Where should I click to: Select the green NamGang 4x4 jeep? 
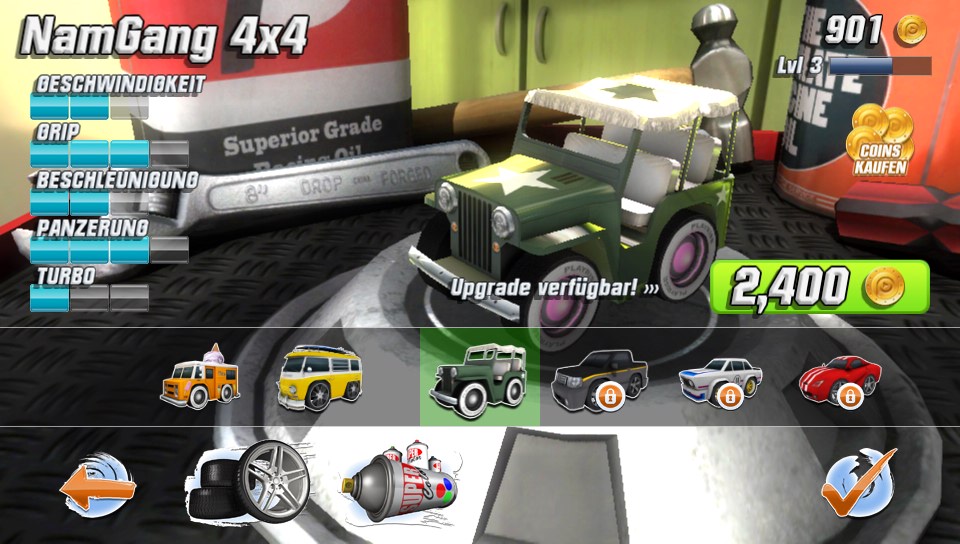click(x=479, y=377)
